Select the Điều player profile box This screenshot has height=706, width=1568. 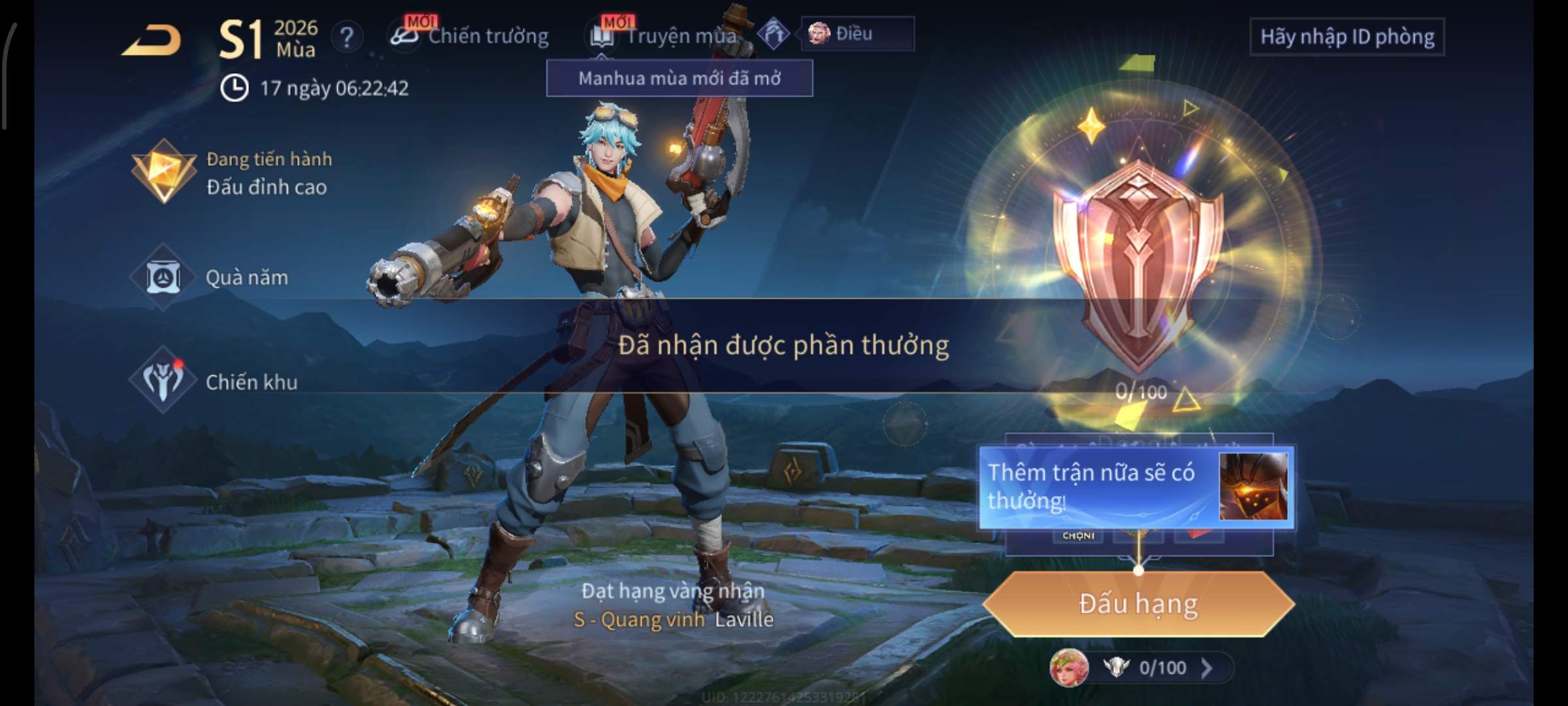[x=857, y=33]
